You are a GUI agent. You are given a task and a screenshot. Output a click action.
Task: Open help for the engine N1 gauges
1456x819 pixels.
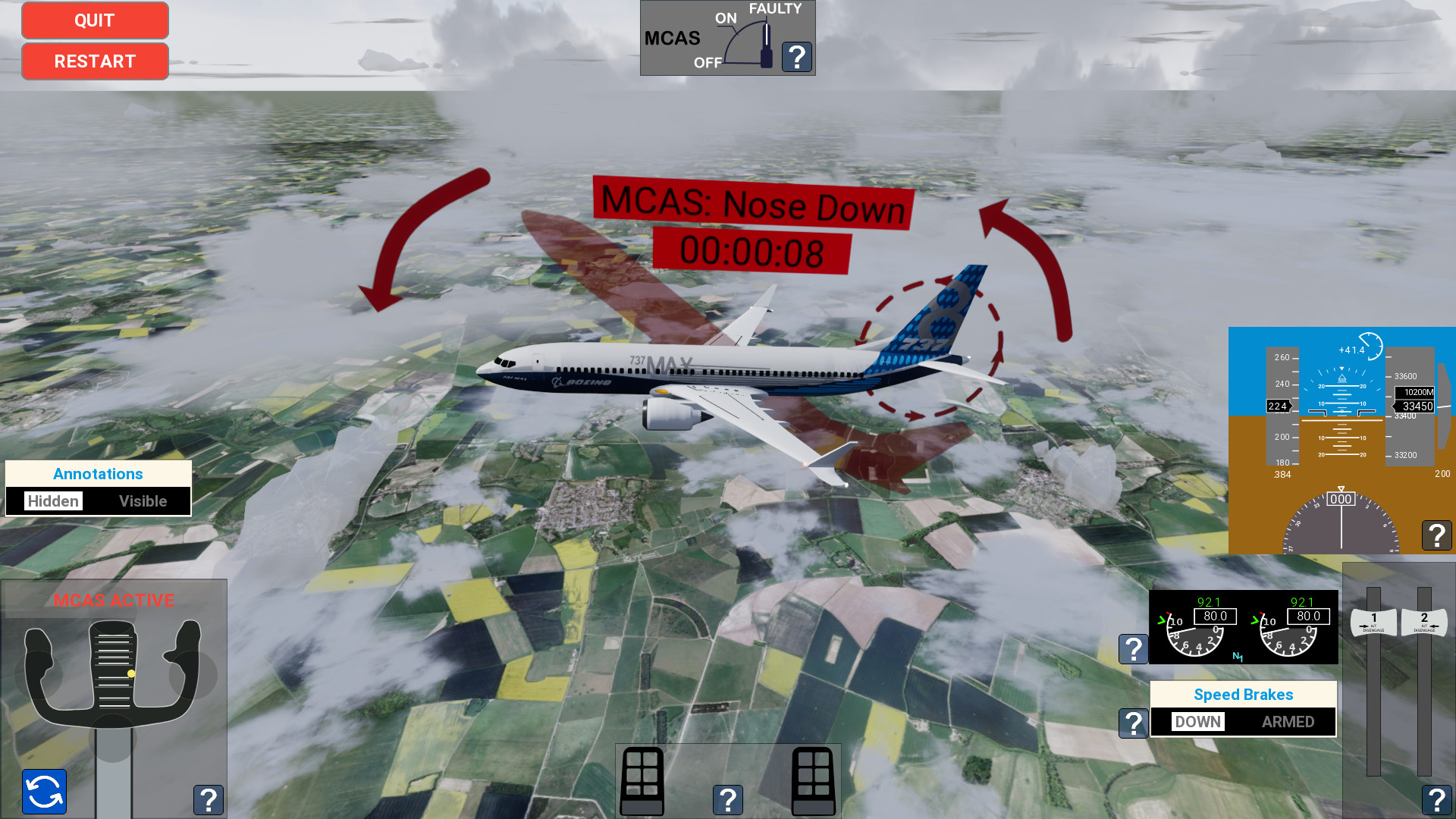(1134, 648)
